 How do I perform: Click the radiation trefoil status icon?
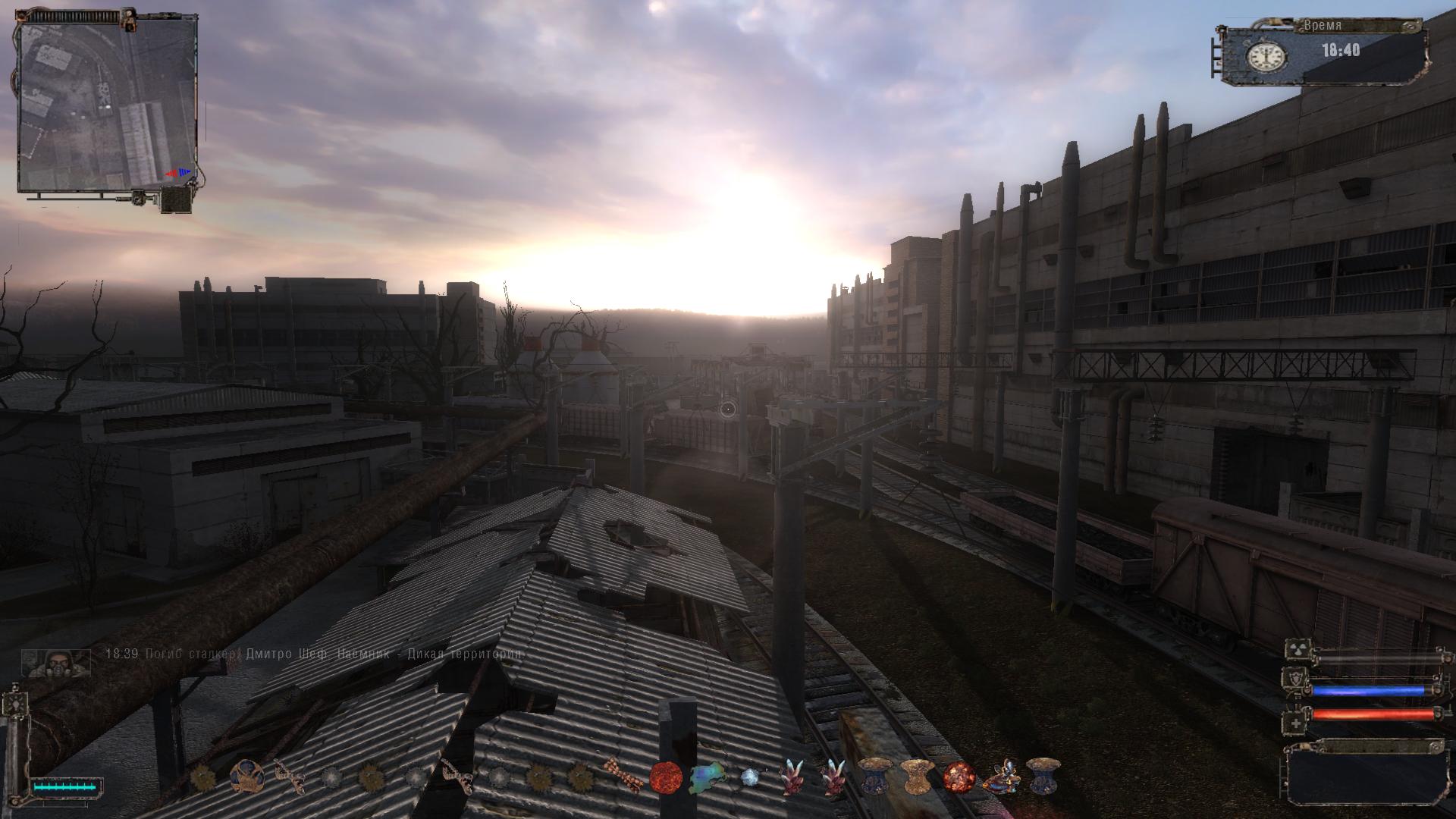click(1295, 651)
